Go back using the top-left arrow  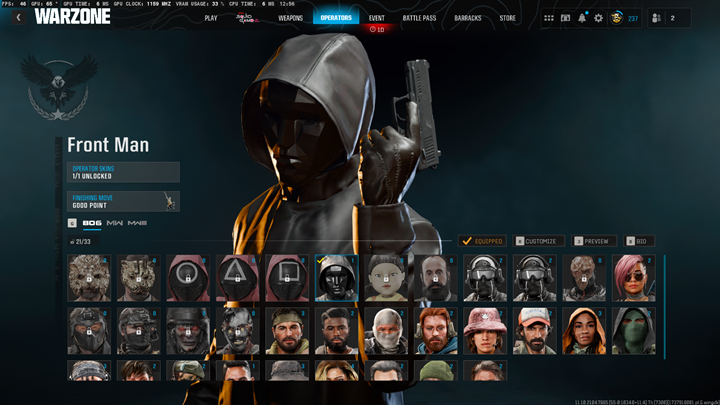(x=18, y=18)
